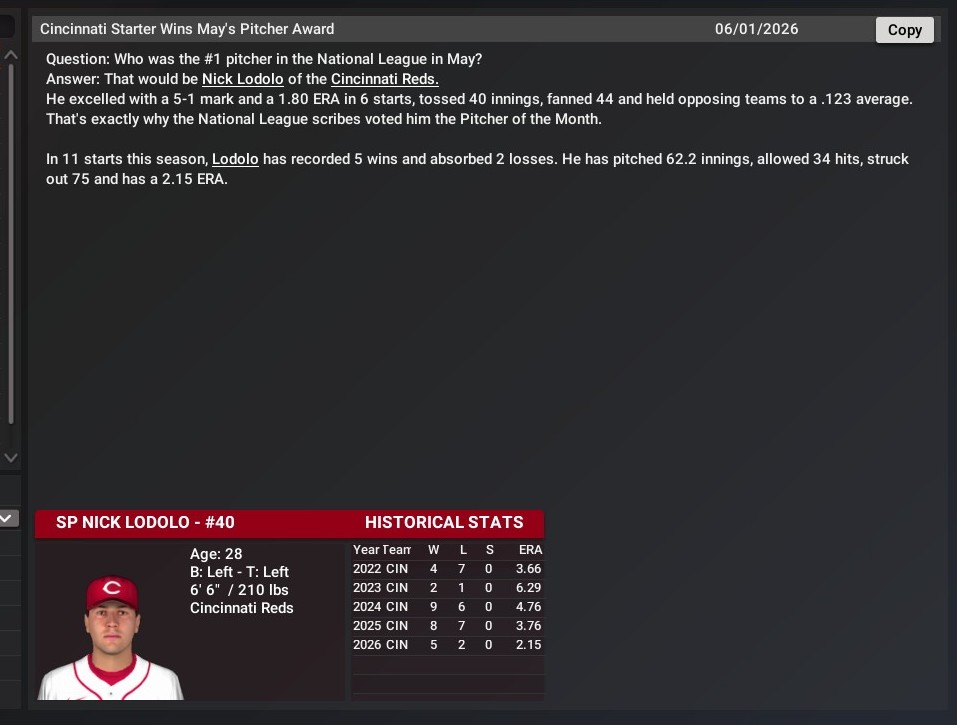The height and width of the screenshot is (725, 957).
Task: Select the SP Nick Lodolo #40 header
Action: (x=145, y=522)
